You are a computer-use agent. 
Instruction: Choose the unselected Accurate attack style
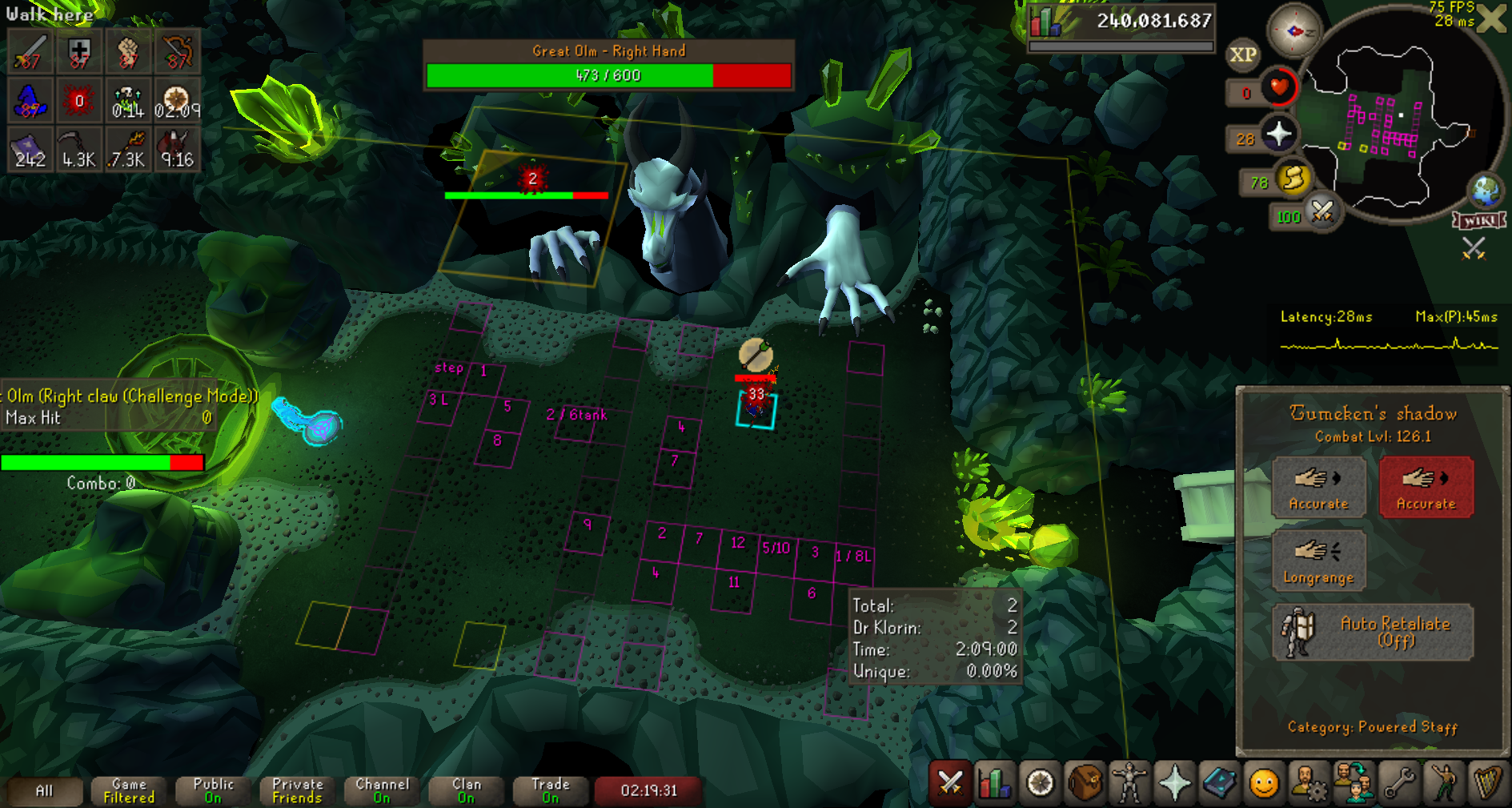tap(1318, 487)
